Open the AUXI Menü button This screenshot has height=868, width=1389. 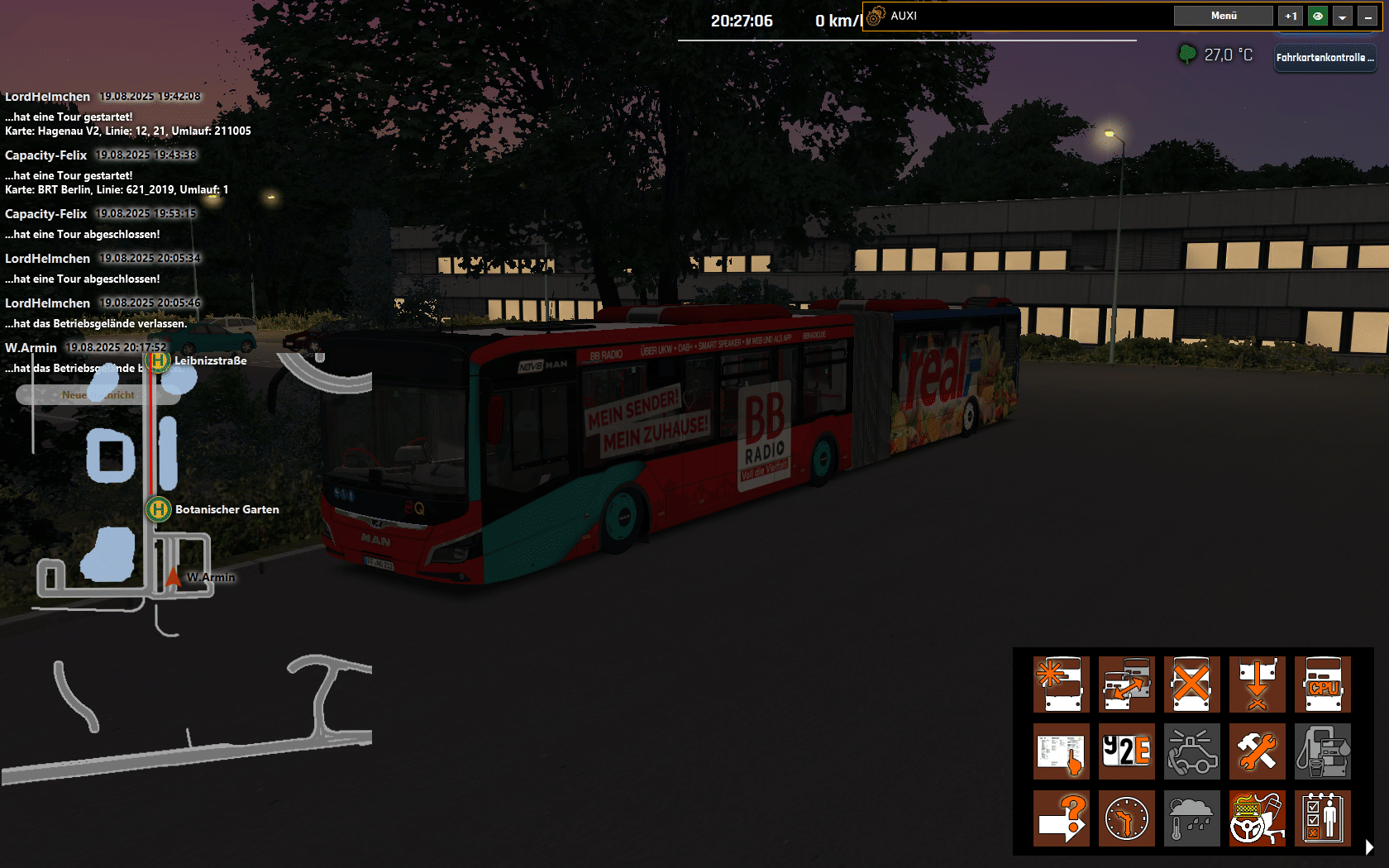coord(1223,16)
